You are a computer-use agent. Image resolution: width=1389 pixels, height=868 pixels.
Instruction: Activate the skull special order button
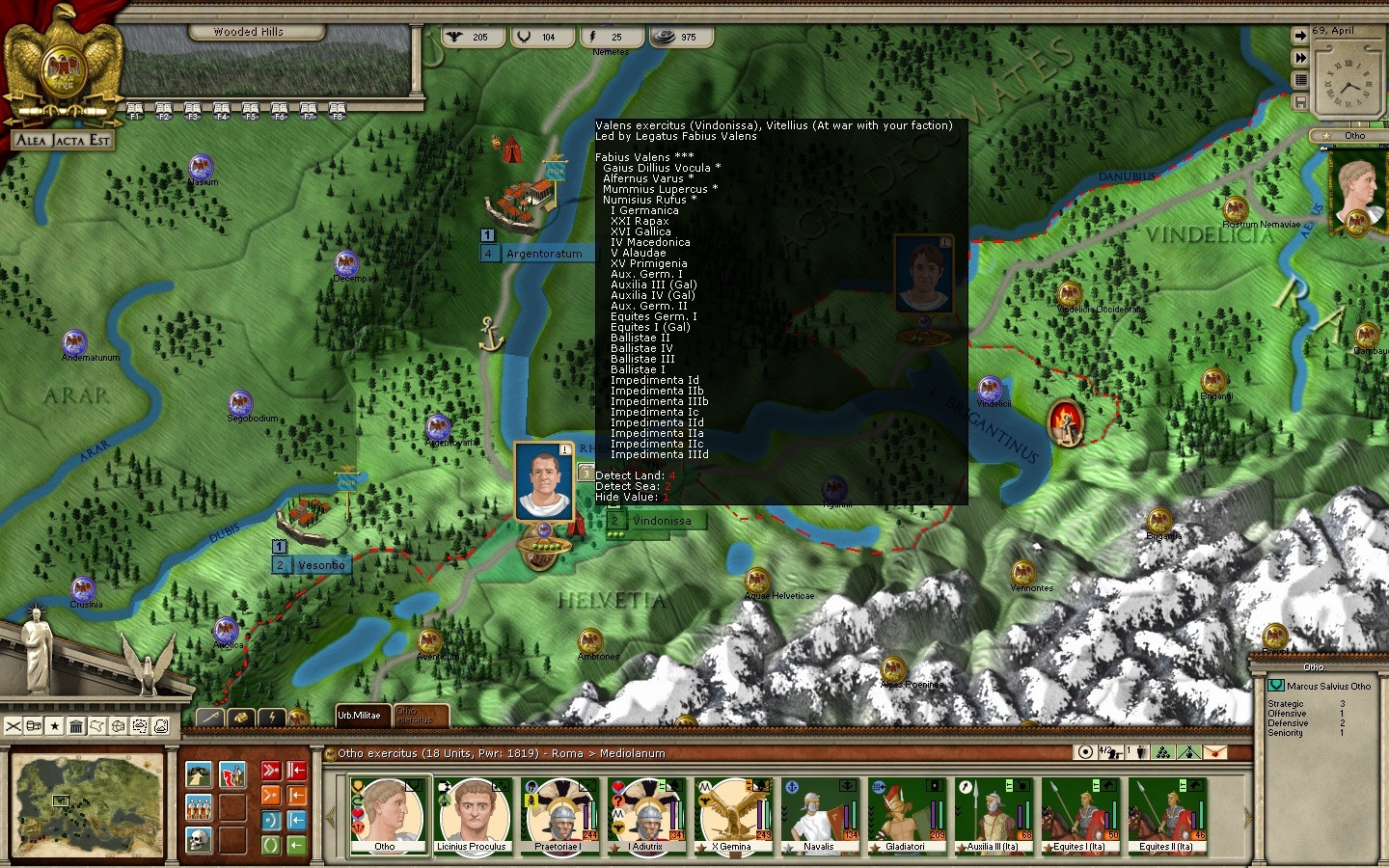coord(199,840)
